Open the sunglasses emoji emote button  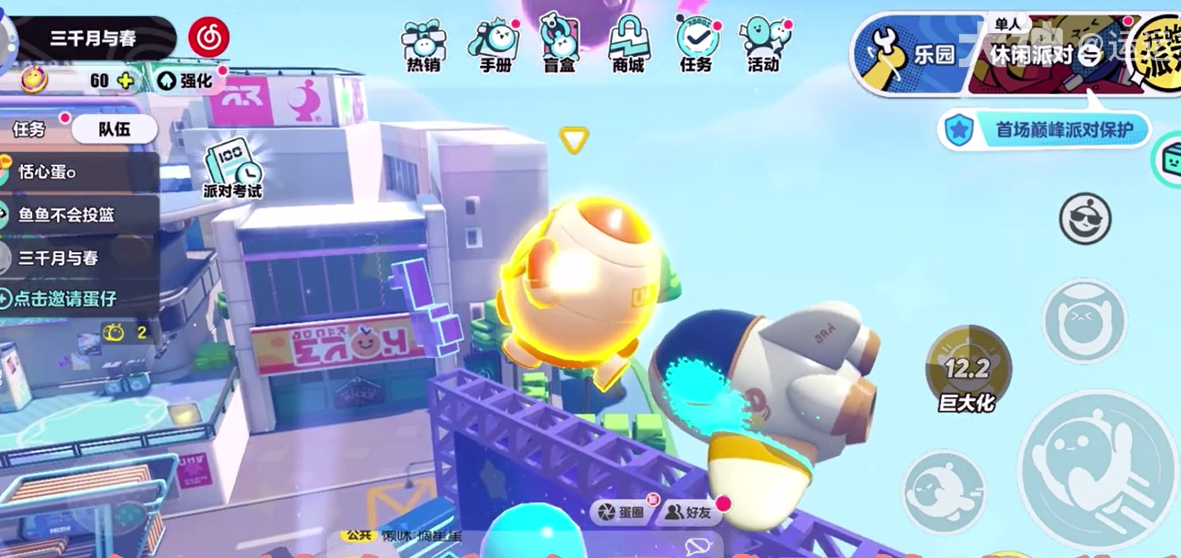coord(1085,217)
